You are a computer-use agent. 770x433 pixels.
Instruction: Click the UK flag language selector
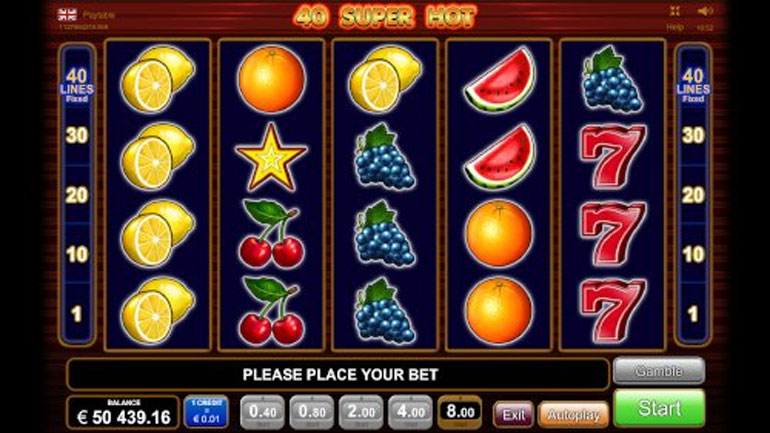pos(67,14)
